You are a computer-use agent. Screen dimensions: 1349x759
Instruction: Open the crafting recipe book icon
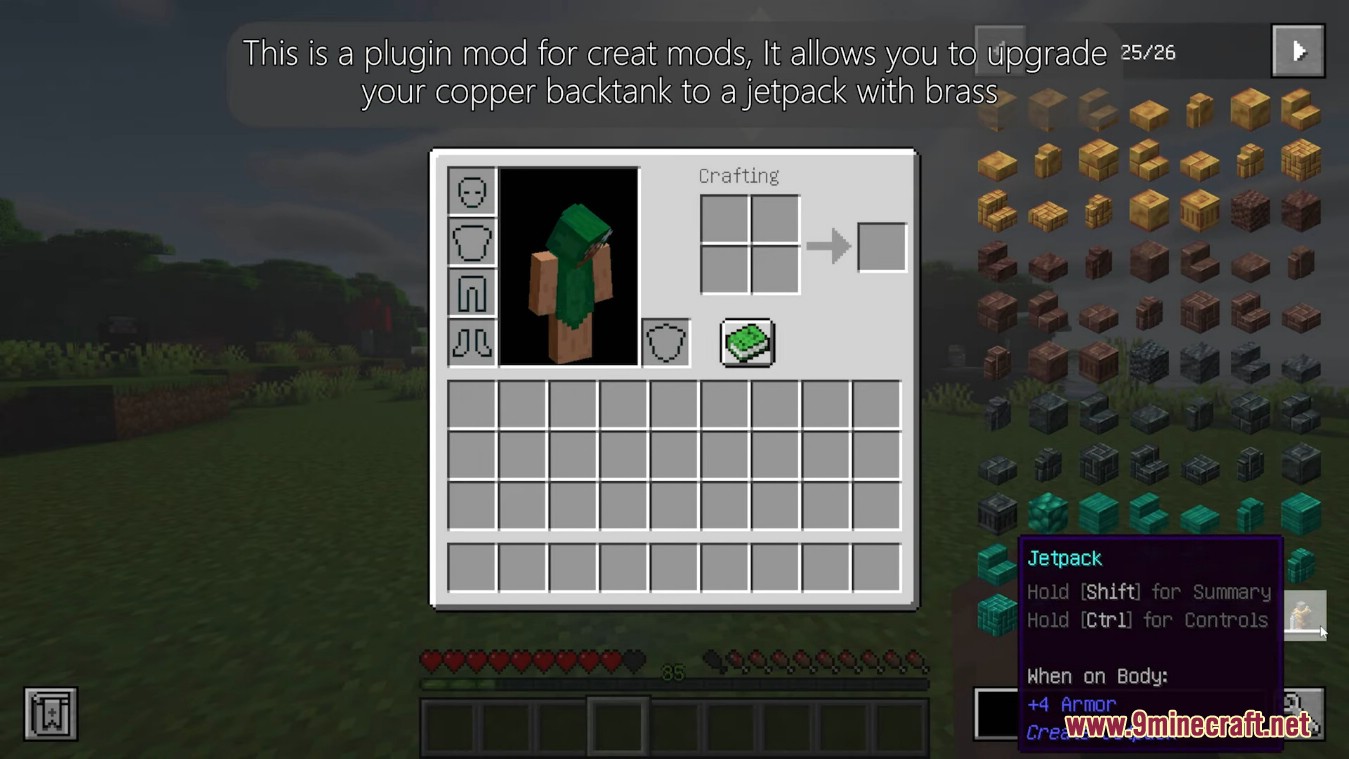click(x=748, y=343)
